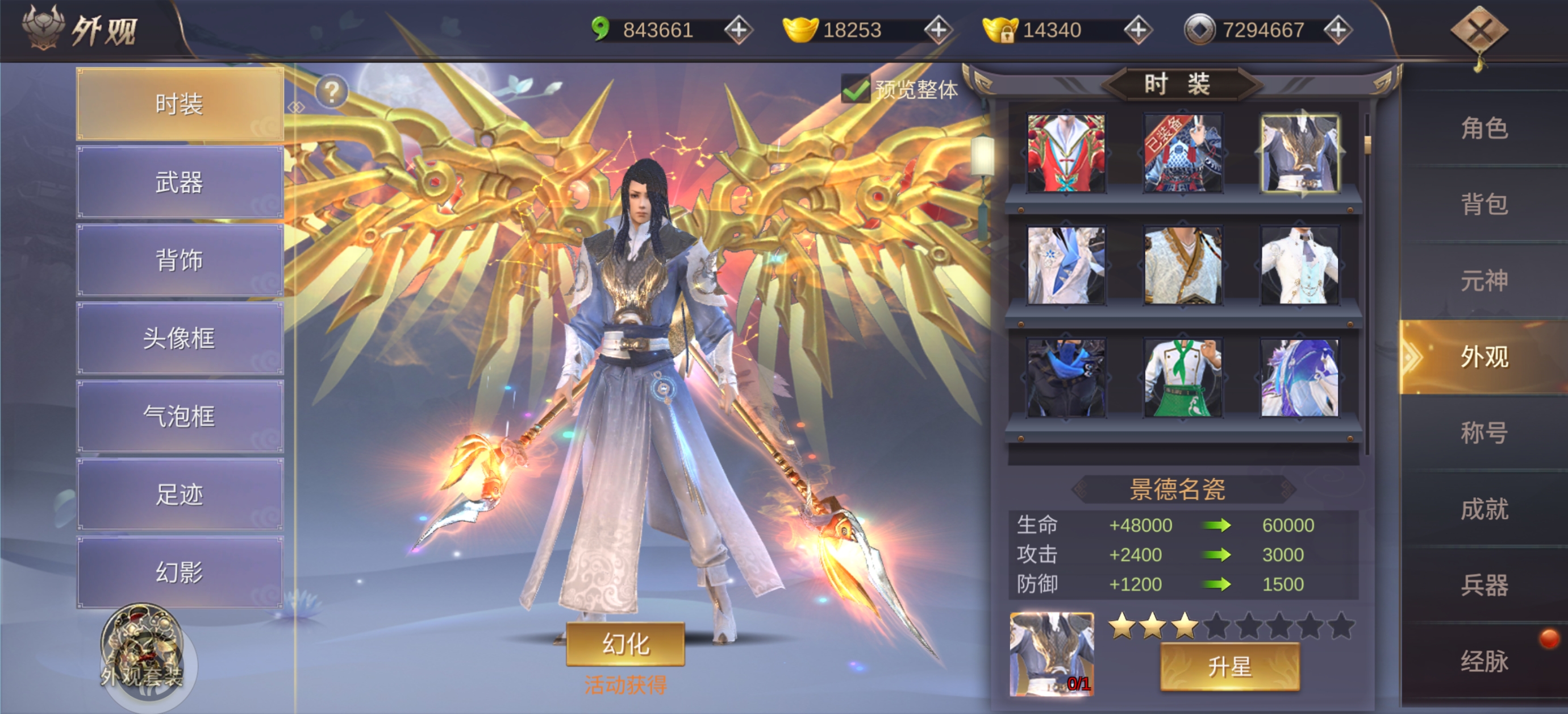Toggle the 预览整体 preview checkbox
1568x714 pixels.
pos(855,90)
